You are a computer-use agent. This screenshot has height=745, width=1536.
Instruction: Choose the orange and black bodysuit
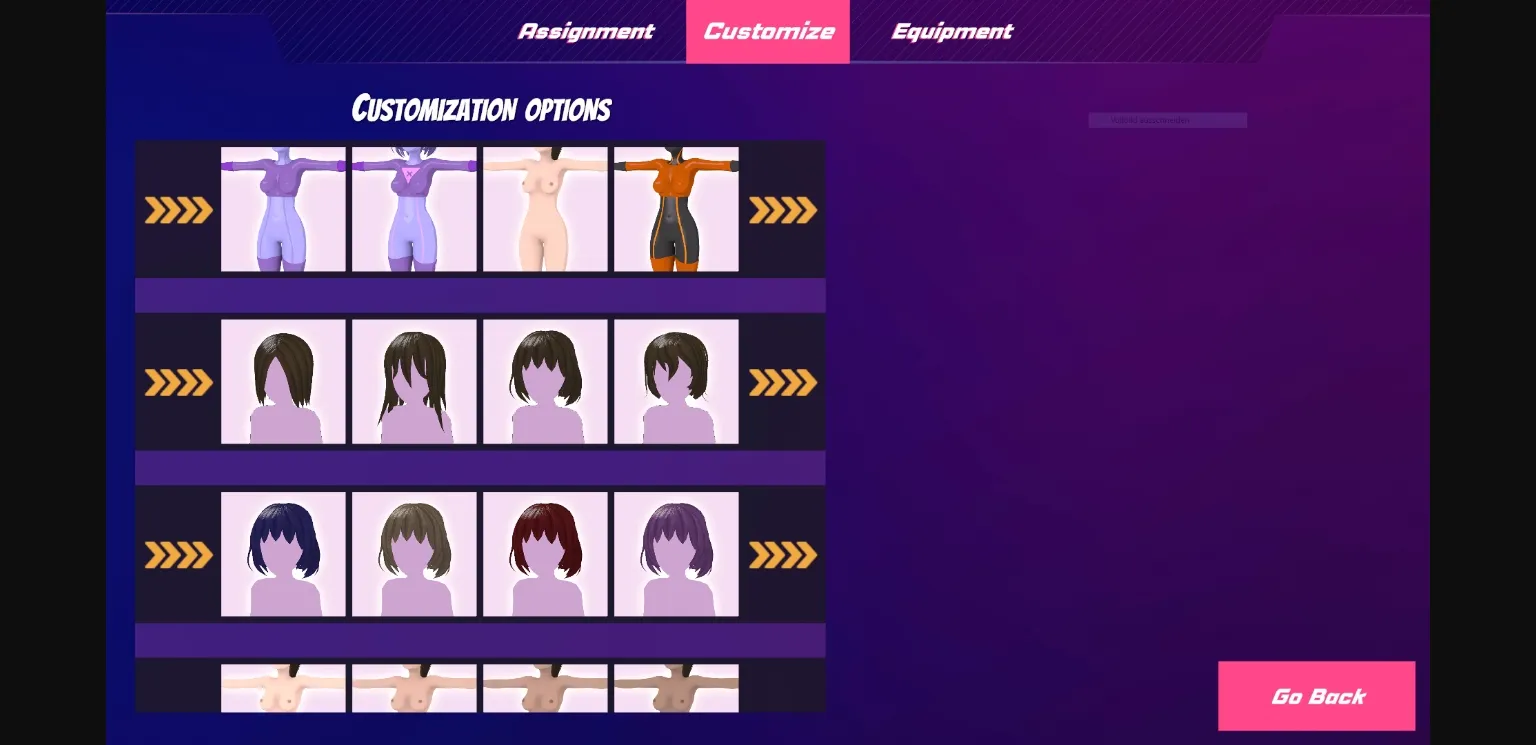[x=676, y=209]
